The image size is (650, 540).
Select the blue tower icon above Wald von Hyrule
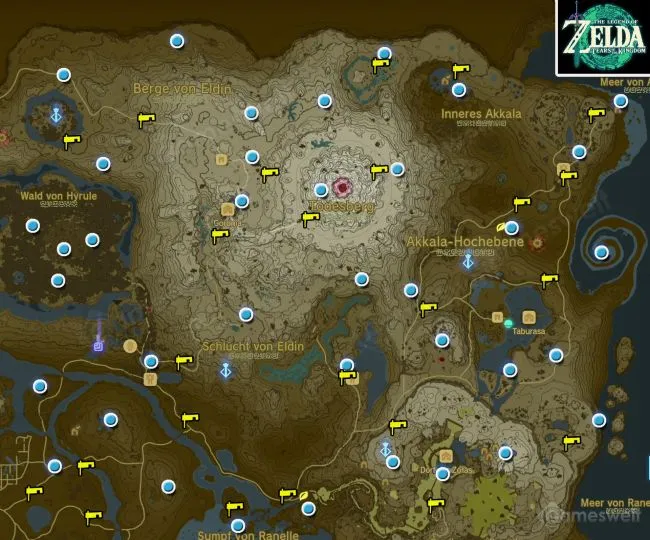coord(55,114)
